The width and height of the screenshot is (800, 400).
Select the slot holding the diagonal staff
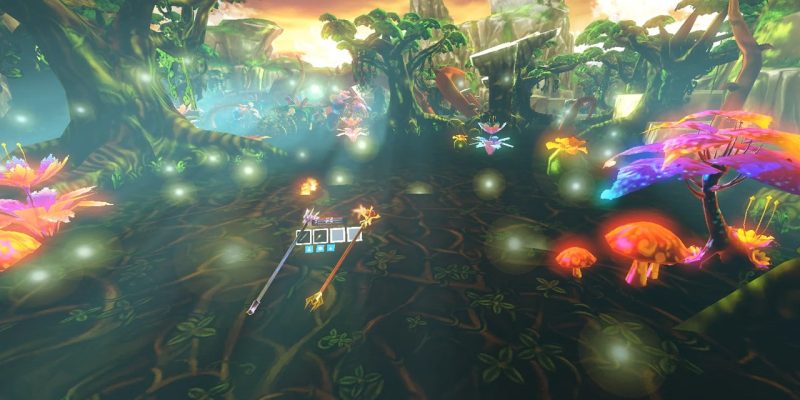pos(304,237)
